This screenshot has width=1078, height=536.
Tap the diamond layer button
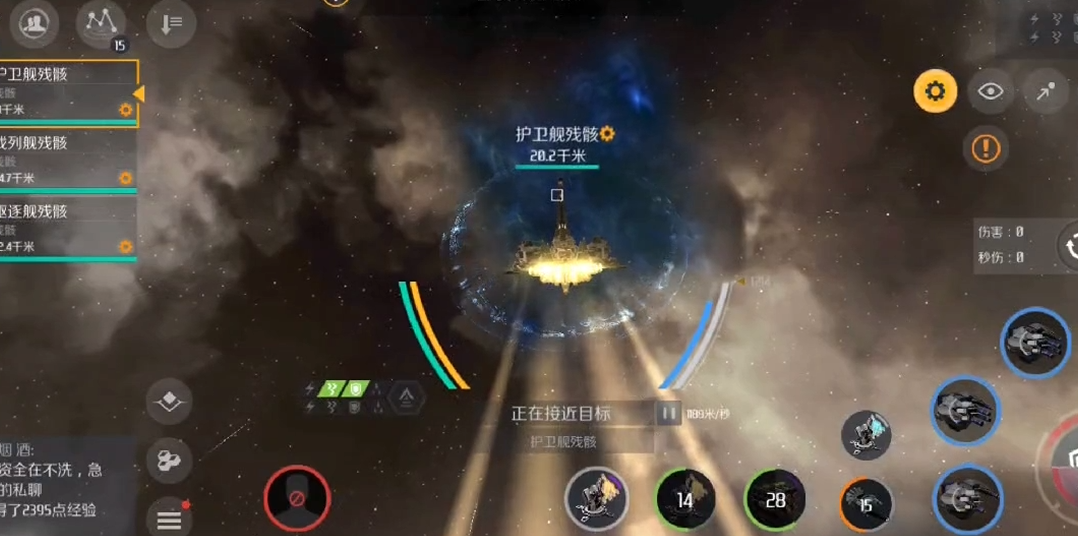(170, 402)
